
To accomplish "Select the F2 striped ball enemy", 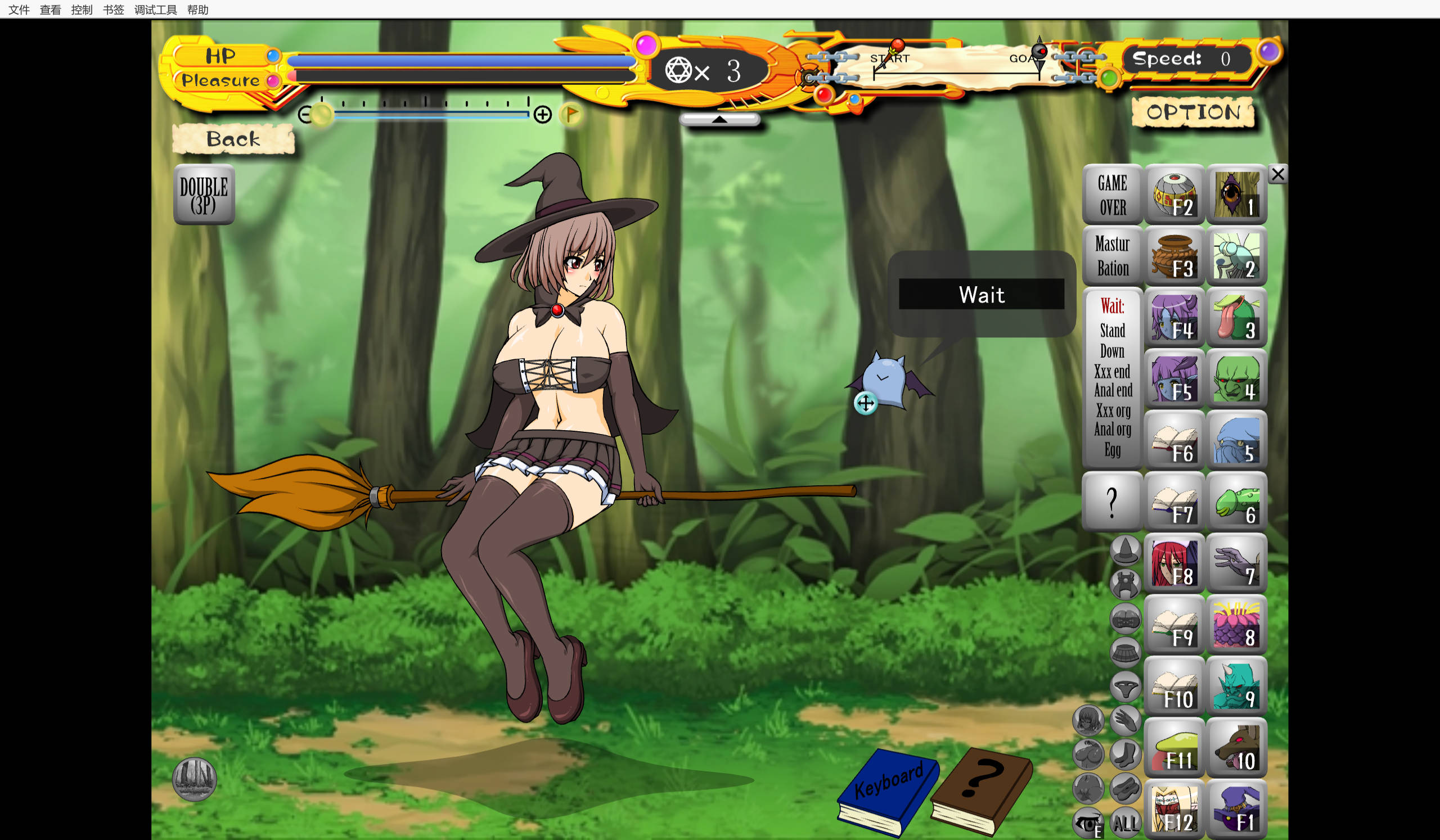I will pos(1174,195).
